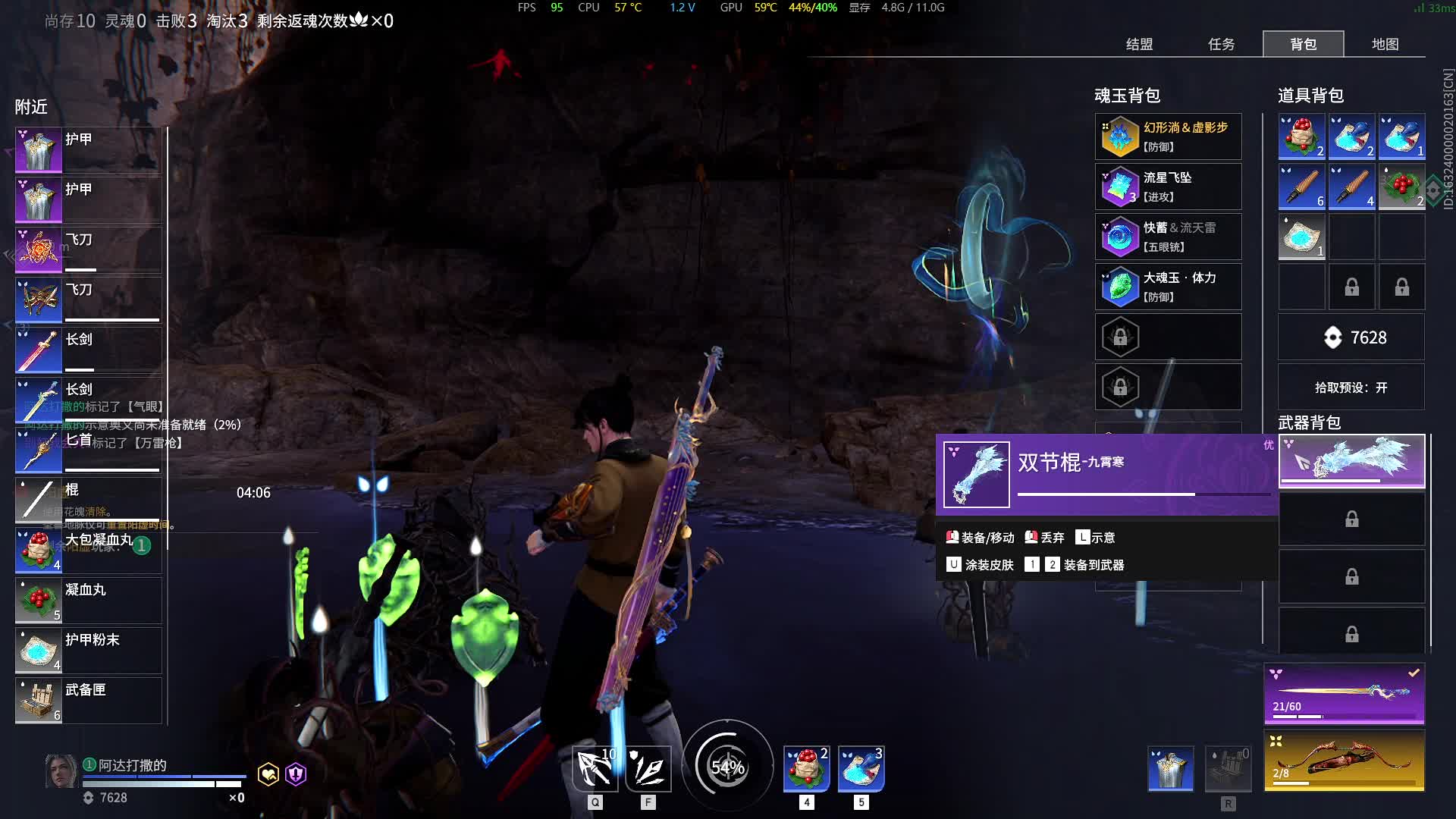Use the 凝血丸 quick slot on the hotbar
Image resolution: width=1456 pixels, height=819 pixels.
(x=806, y=768)
